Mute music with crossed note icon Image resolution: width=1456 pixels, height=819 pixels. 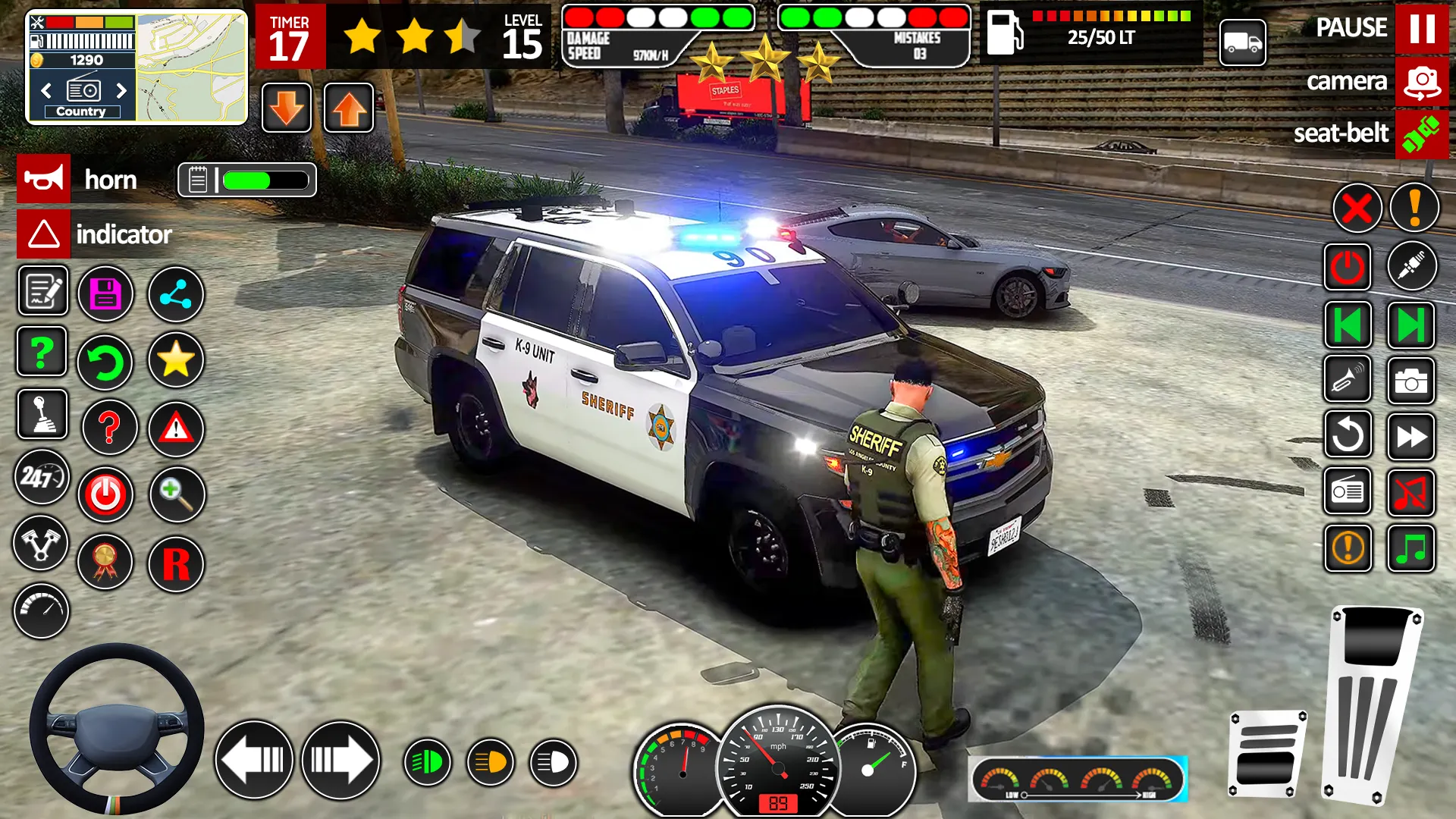coord(1410,493)
